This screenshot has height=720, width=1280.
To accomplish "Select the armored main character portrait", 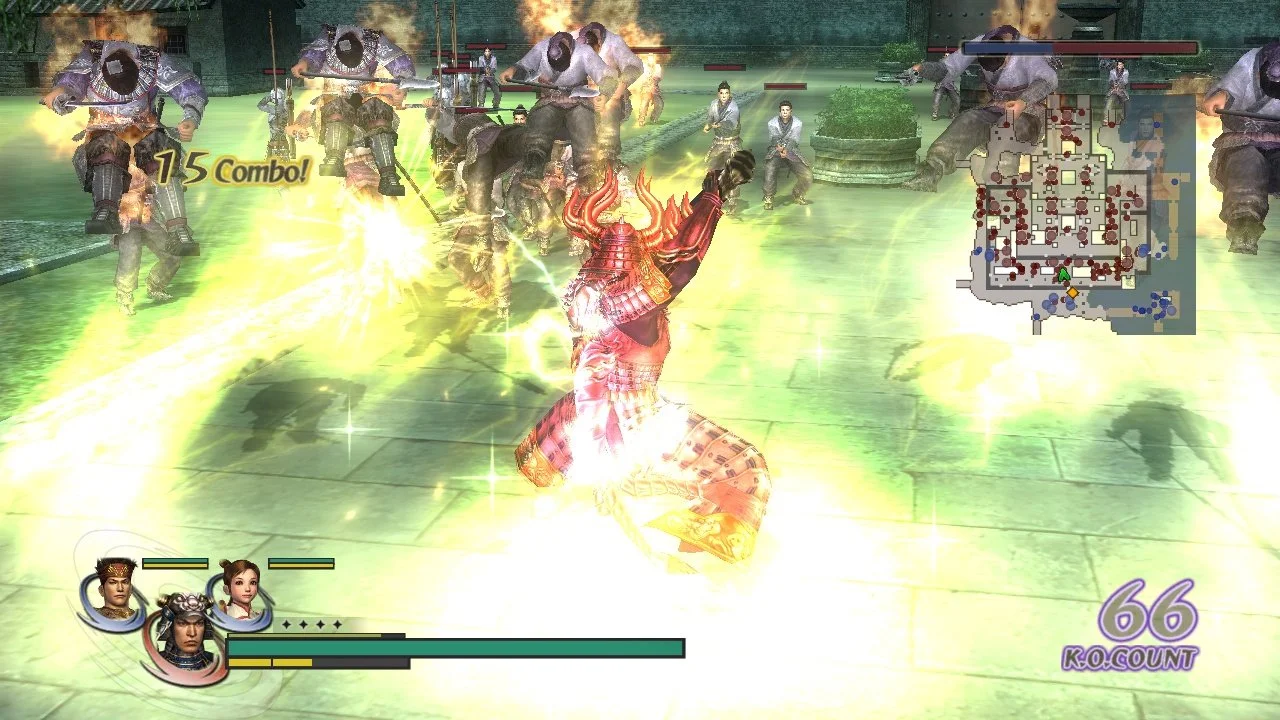I will coord(188,634).
